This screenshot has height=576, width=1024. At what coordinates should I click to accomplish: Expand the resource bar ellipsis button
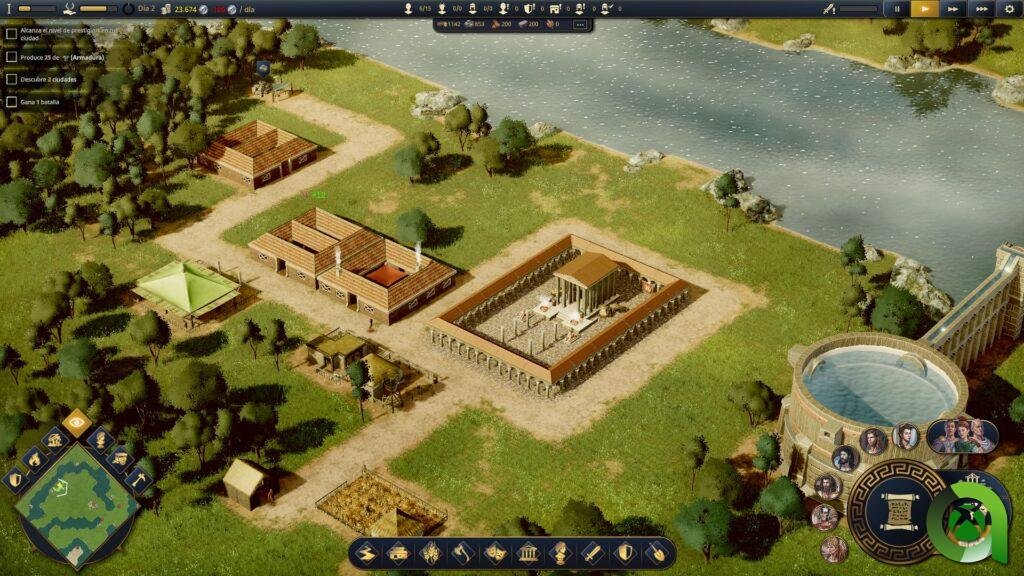click(x=579, y=24)
